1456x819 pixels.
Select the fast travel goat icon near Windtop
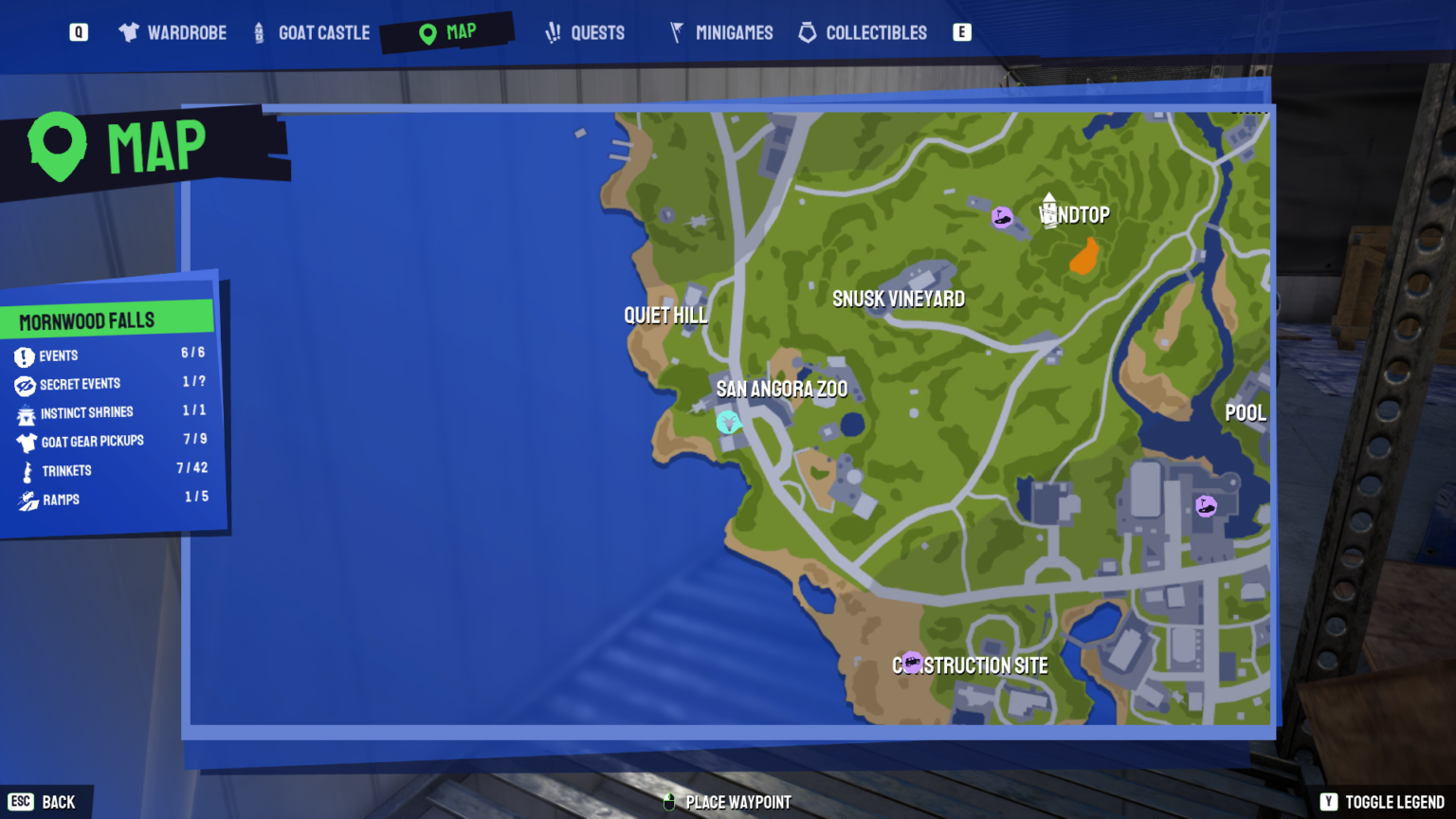click(x=1002, y=217)
